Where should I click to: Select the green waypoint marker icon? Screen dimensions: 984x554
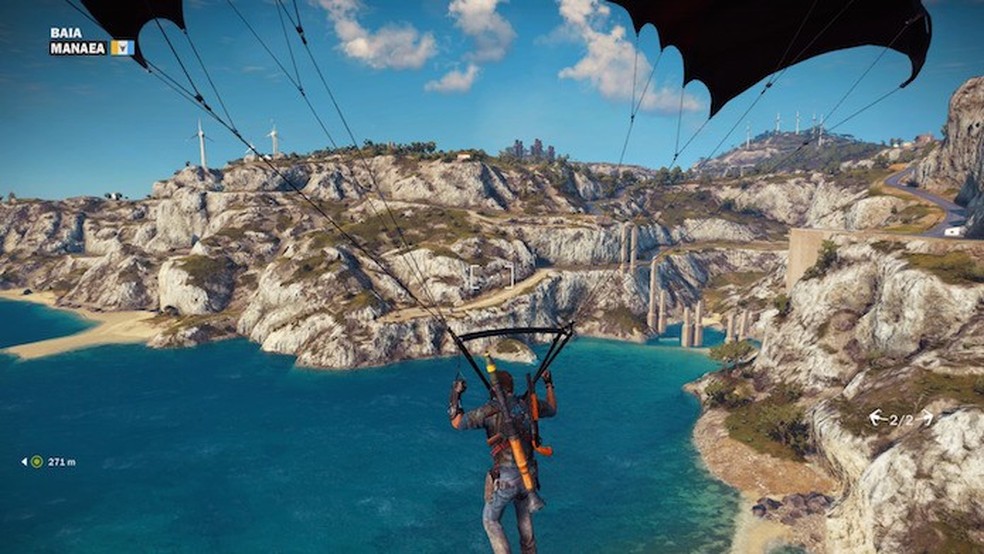pos(37,462)
